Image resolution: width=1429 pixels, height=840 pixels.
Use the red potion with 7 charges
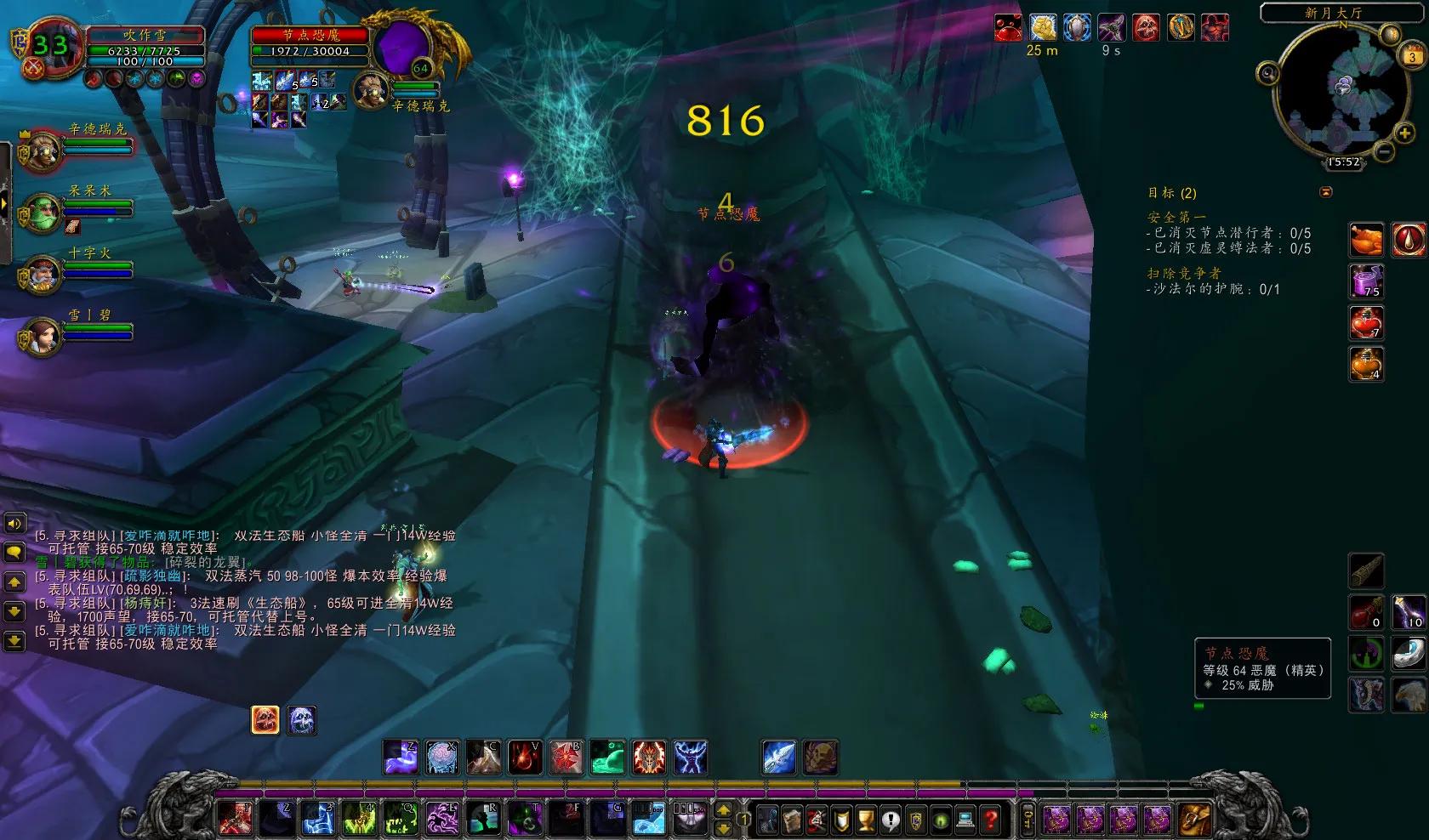(1366, 324)
